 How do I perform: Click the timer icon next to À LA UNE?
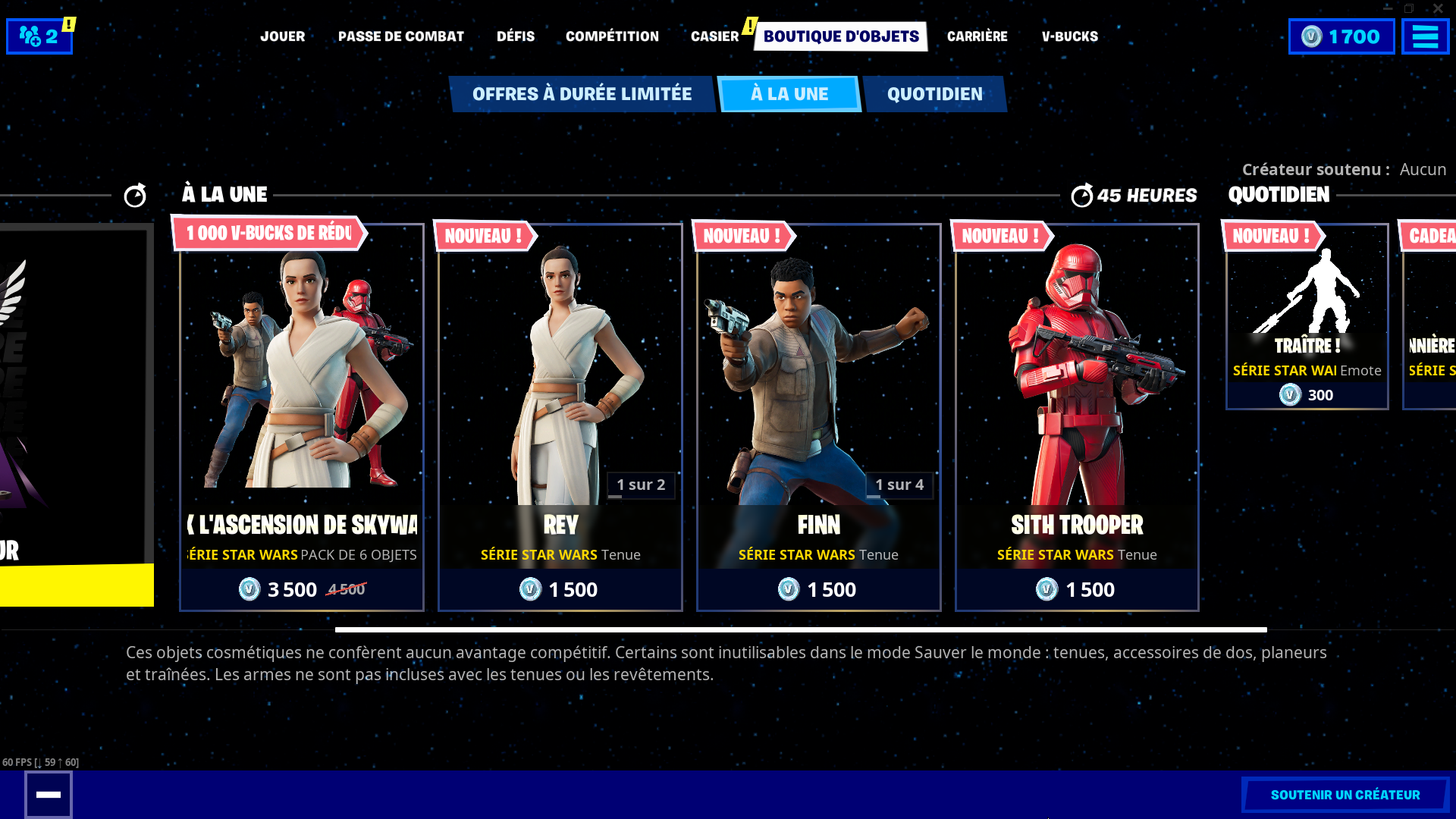click(x=135, y=195)
